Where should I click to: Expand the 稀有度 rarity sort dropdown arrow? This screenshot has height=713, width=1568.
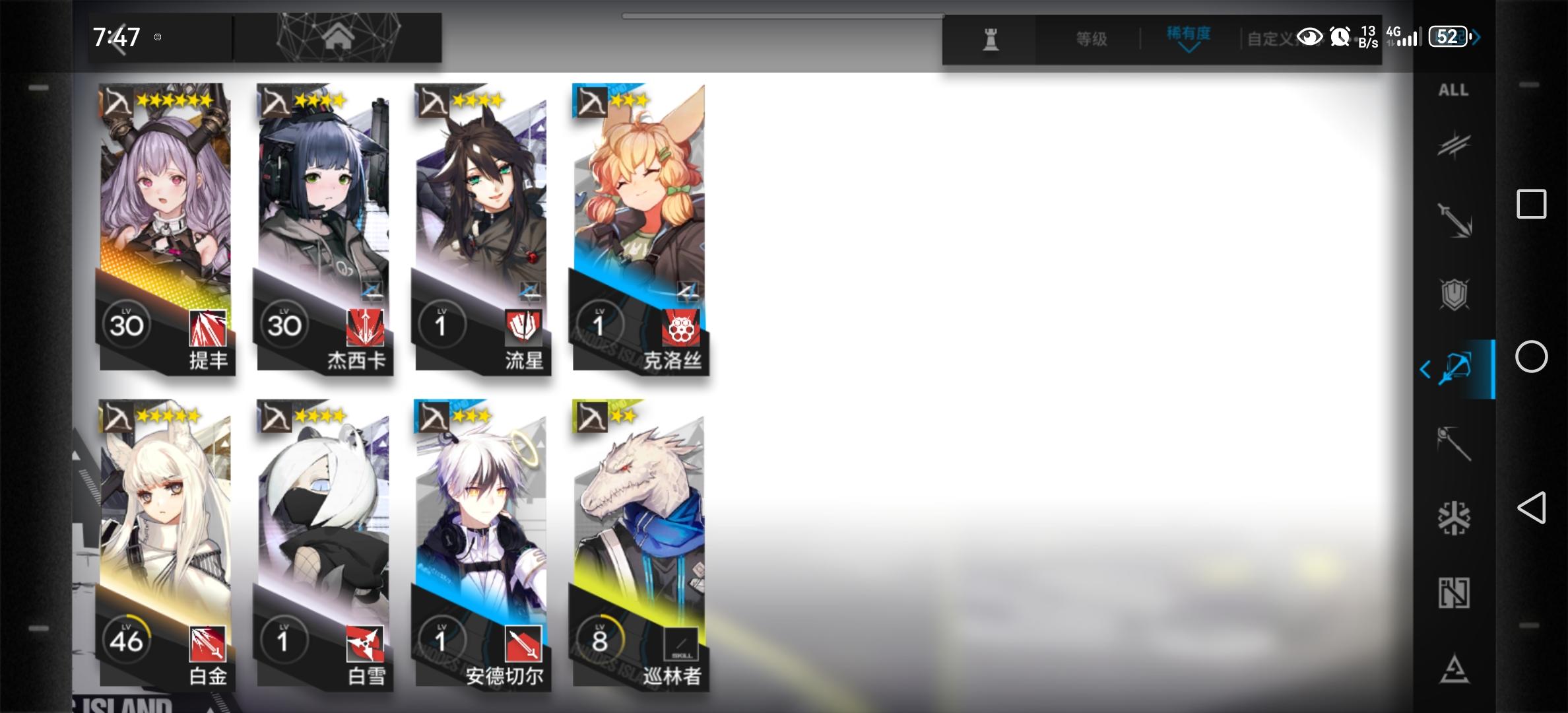[x=1189, y=46]
